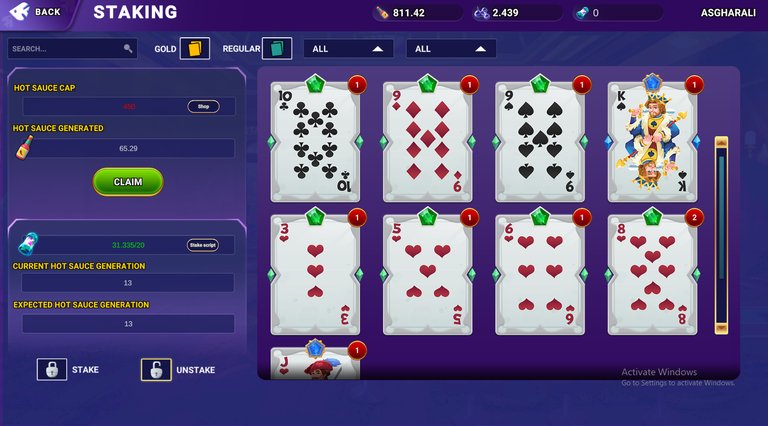Click the Stake script button
Image resolution: width=768 pixels, height=426 pixels.
tap(202, 245)
